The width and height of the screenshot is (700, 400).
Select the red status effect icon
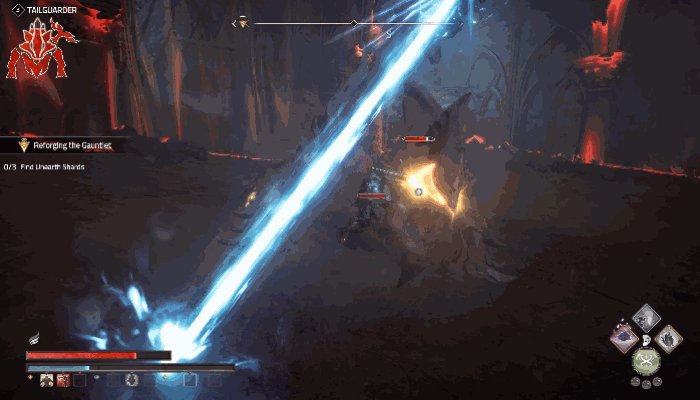tap(62, 380)
